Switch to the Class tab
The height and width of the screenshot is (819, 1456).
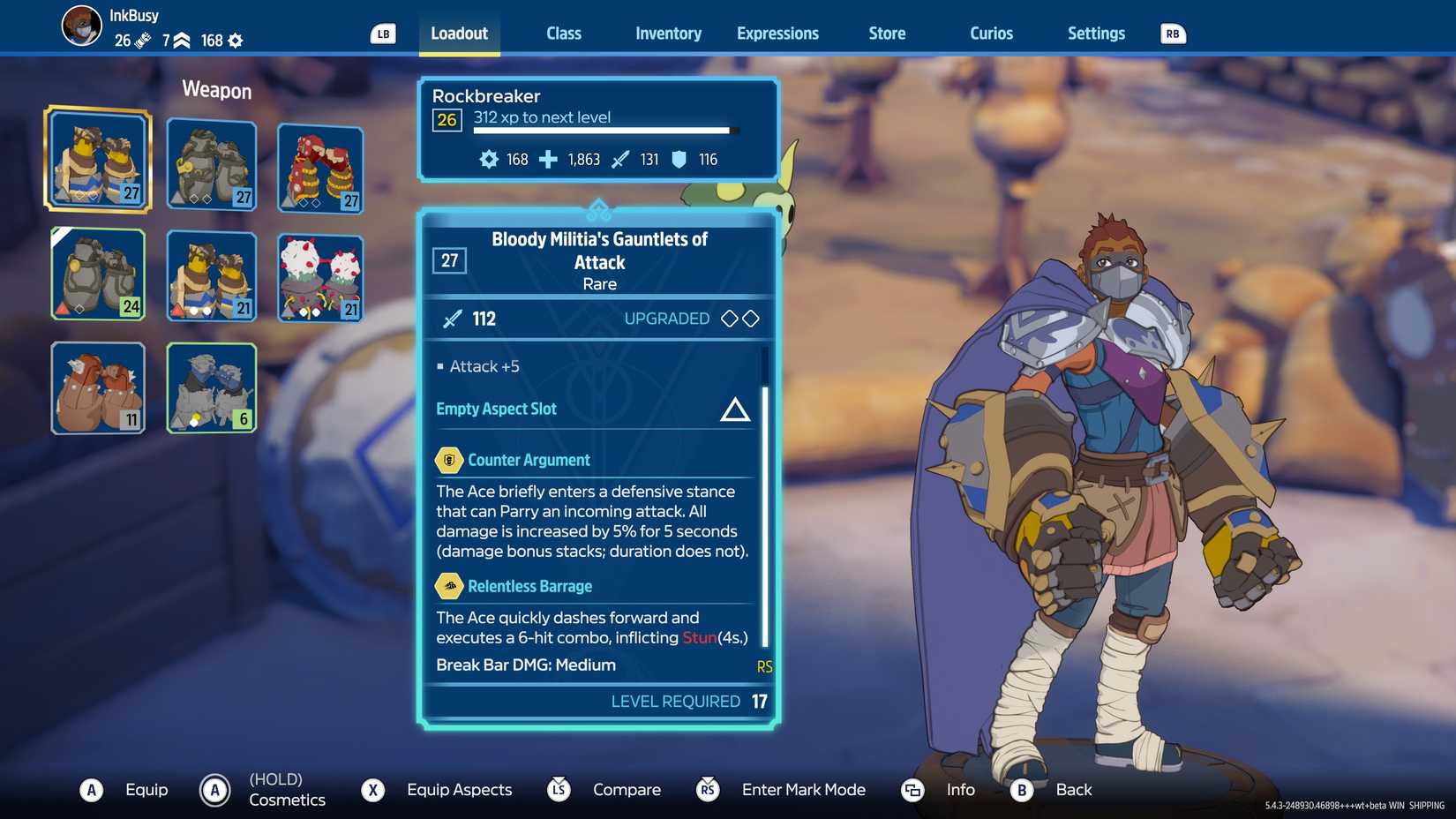[563, 34]
